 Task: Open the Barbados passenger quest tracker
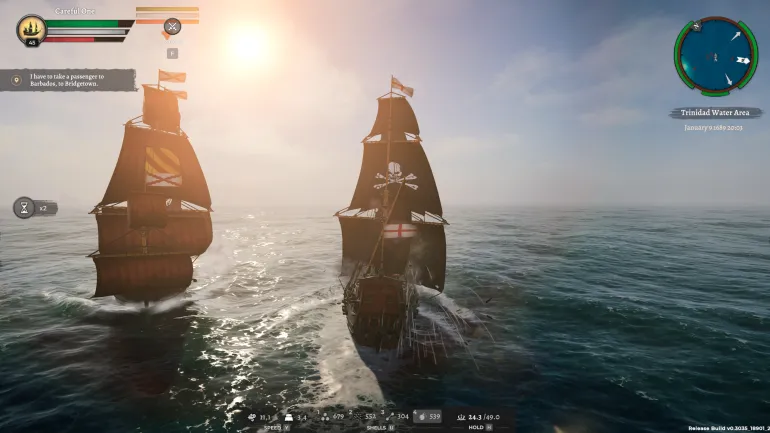[x=70, y=80]
